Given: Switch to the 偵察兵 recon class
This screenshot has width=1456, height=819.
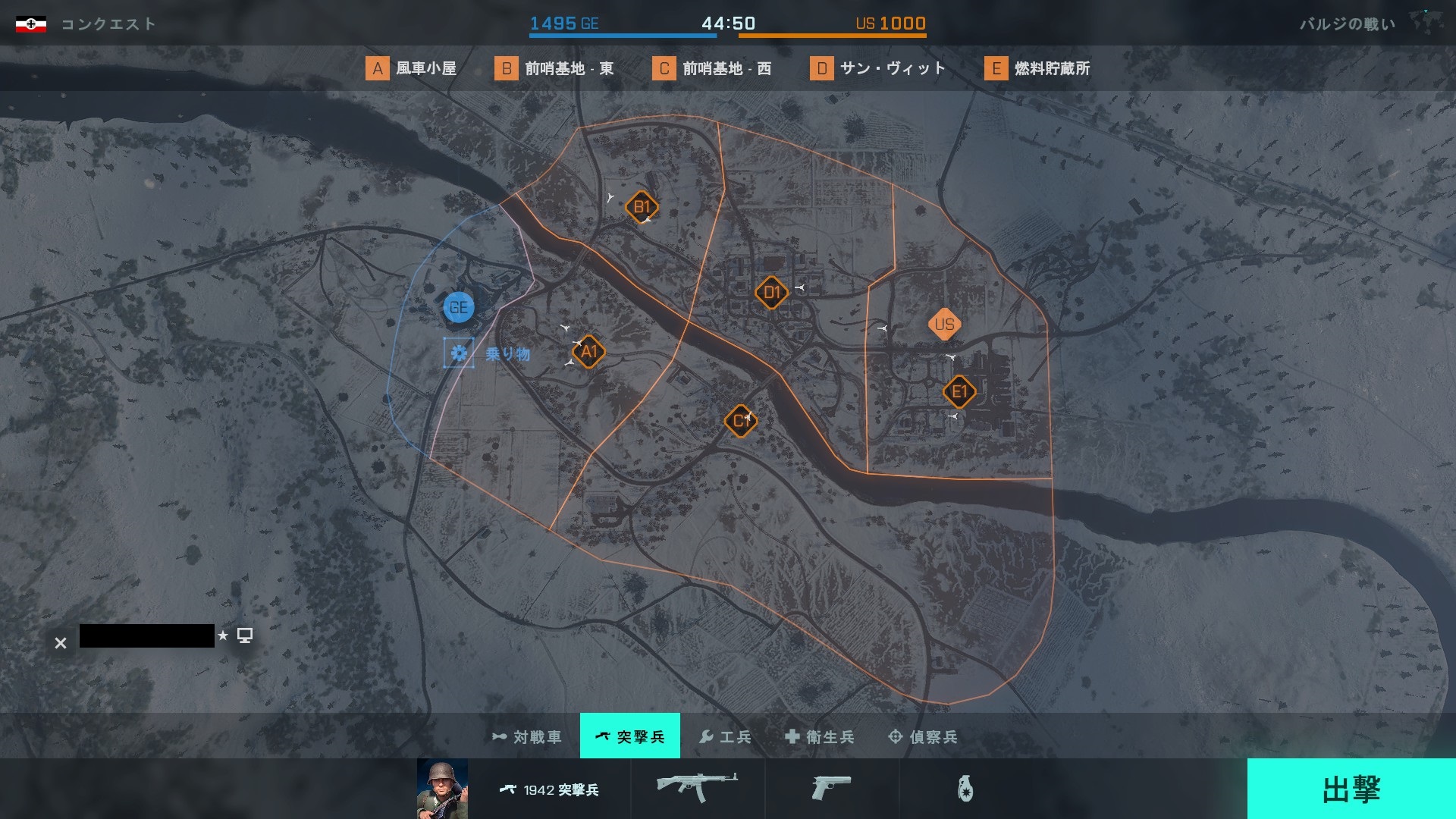Looking at the screenshot, I should tap(923, 736).
